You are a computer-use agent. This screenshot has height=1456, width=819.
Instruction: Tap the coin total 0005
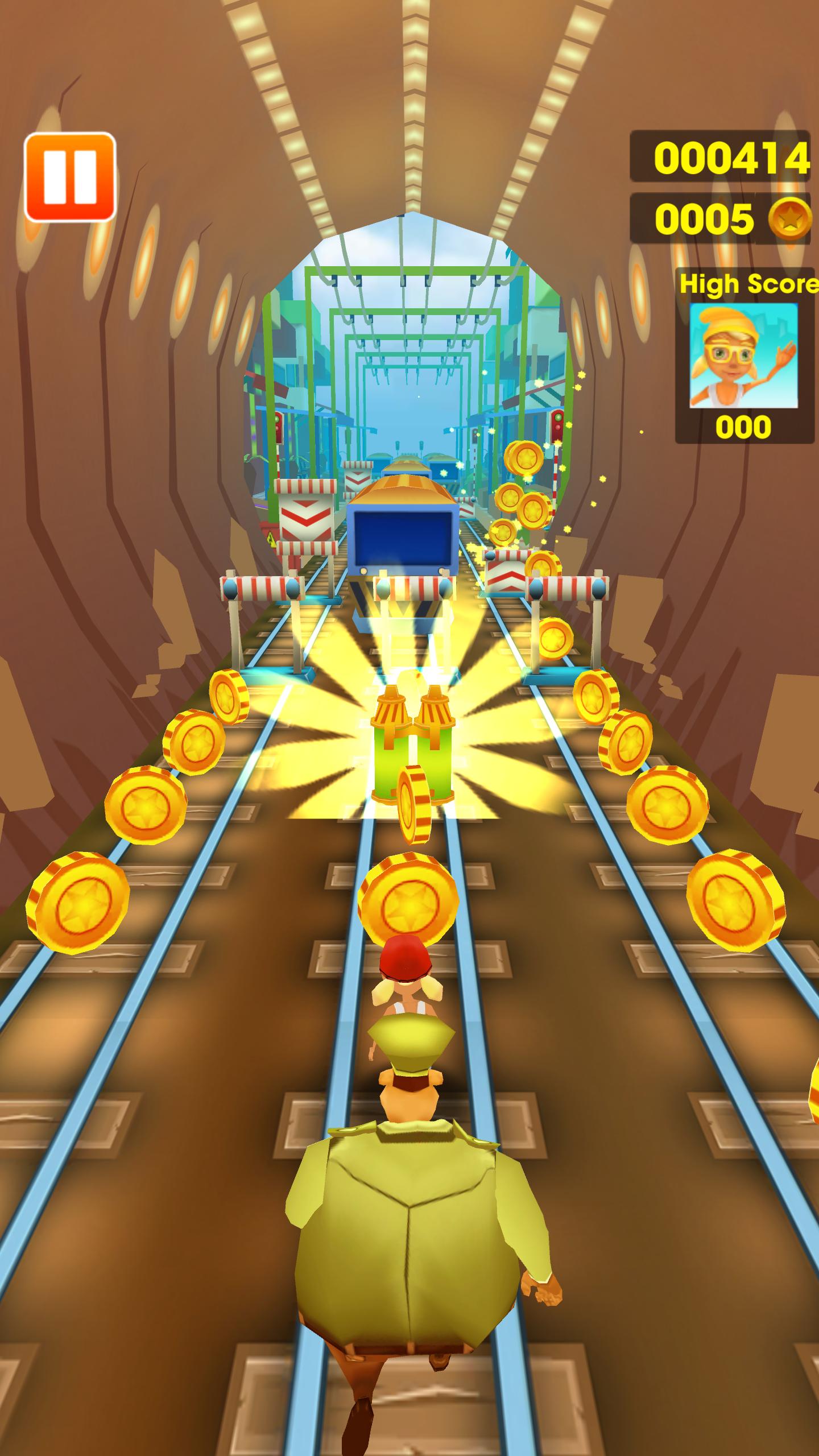705,217
